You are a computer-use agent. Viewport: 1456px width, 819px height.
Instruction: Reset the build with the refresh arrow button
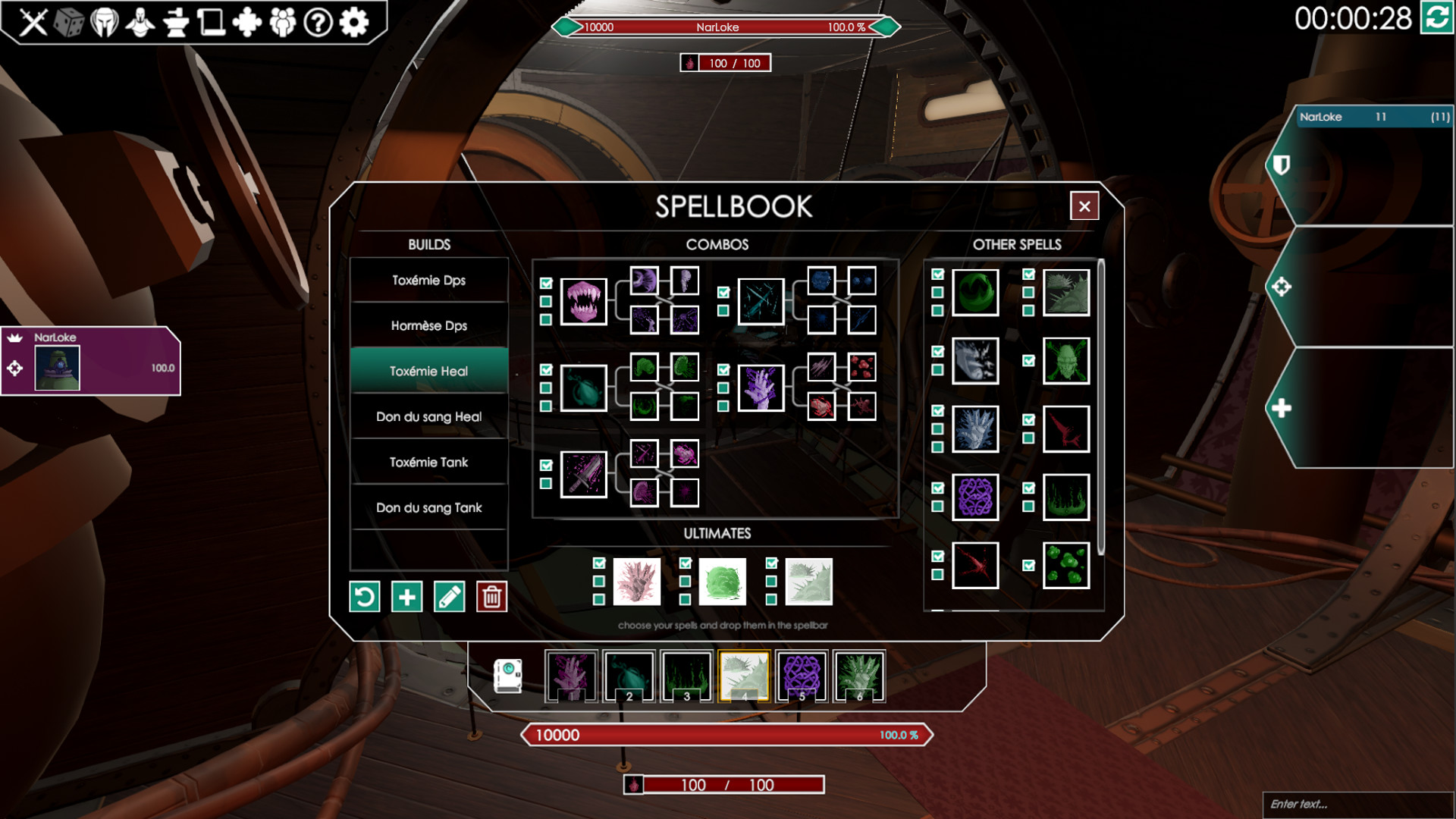(x=364, y=597)
